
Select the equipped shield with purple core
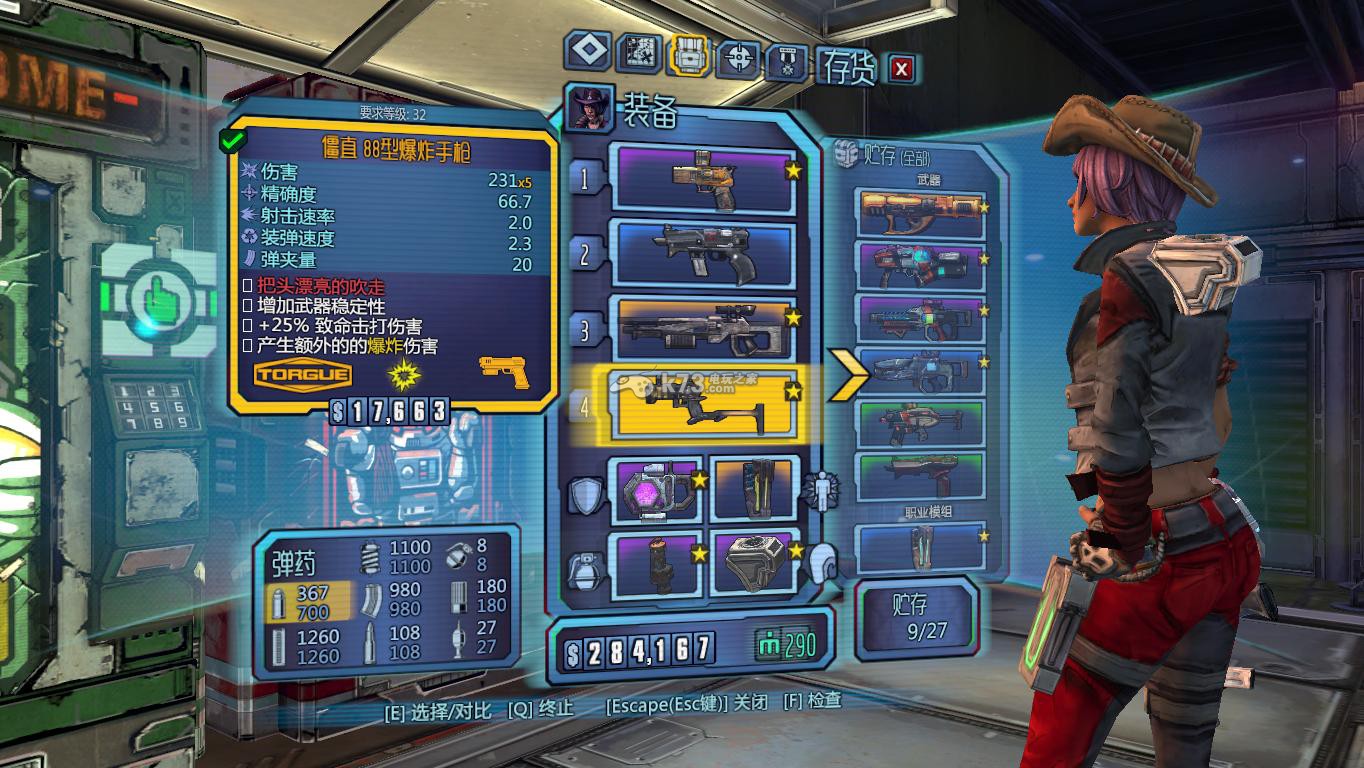[x=657, y=489]
